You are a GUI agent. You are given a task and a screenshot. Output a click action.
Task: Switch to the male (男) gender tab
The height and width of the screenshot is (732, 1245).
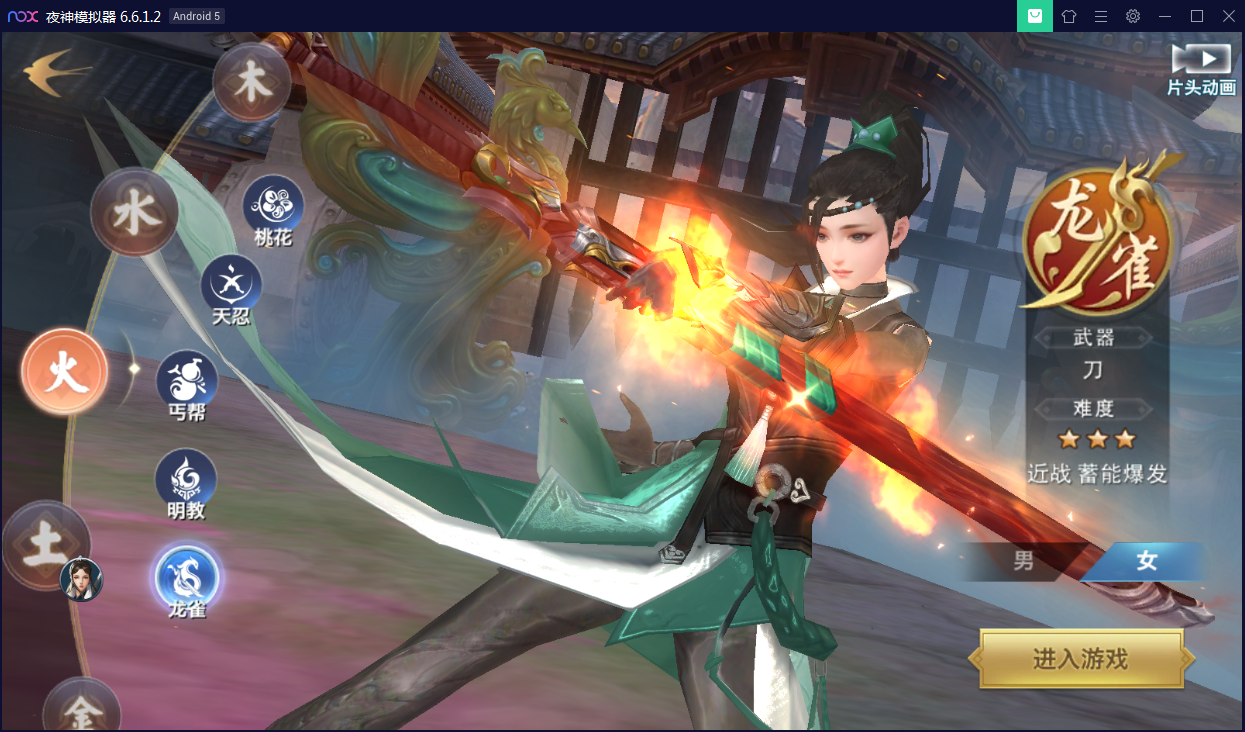coord(1024,561)
